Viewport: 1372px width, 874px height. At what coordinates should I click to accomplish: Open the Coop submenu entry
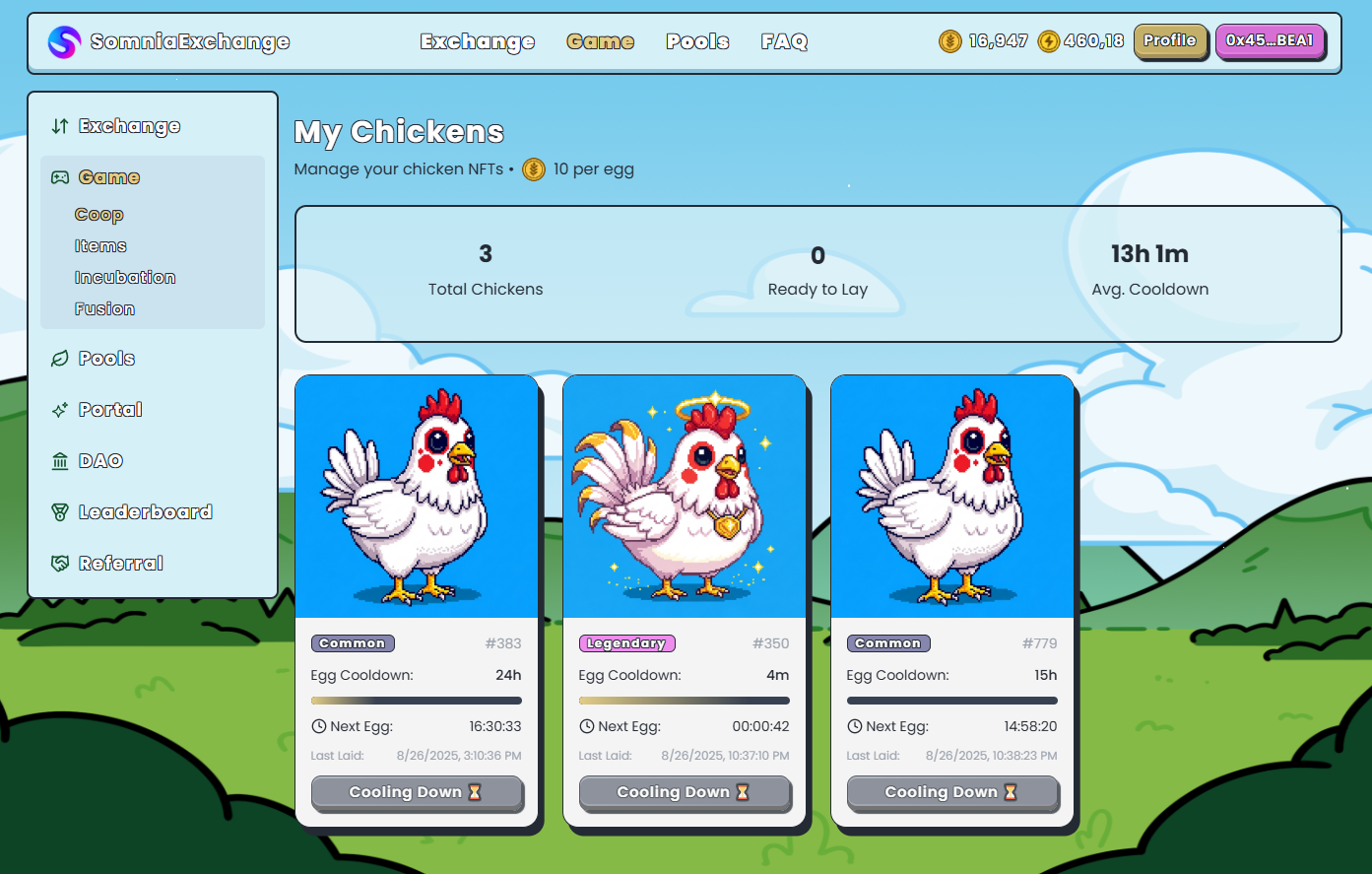98,215
